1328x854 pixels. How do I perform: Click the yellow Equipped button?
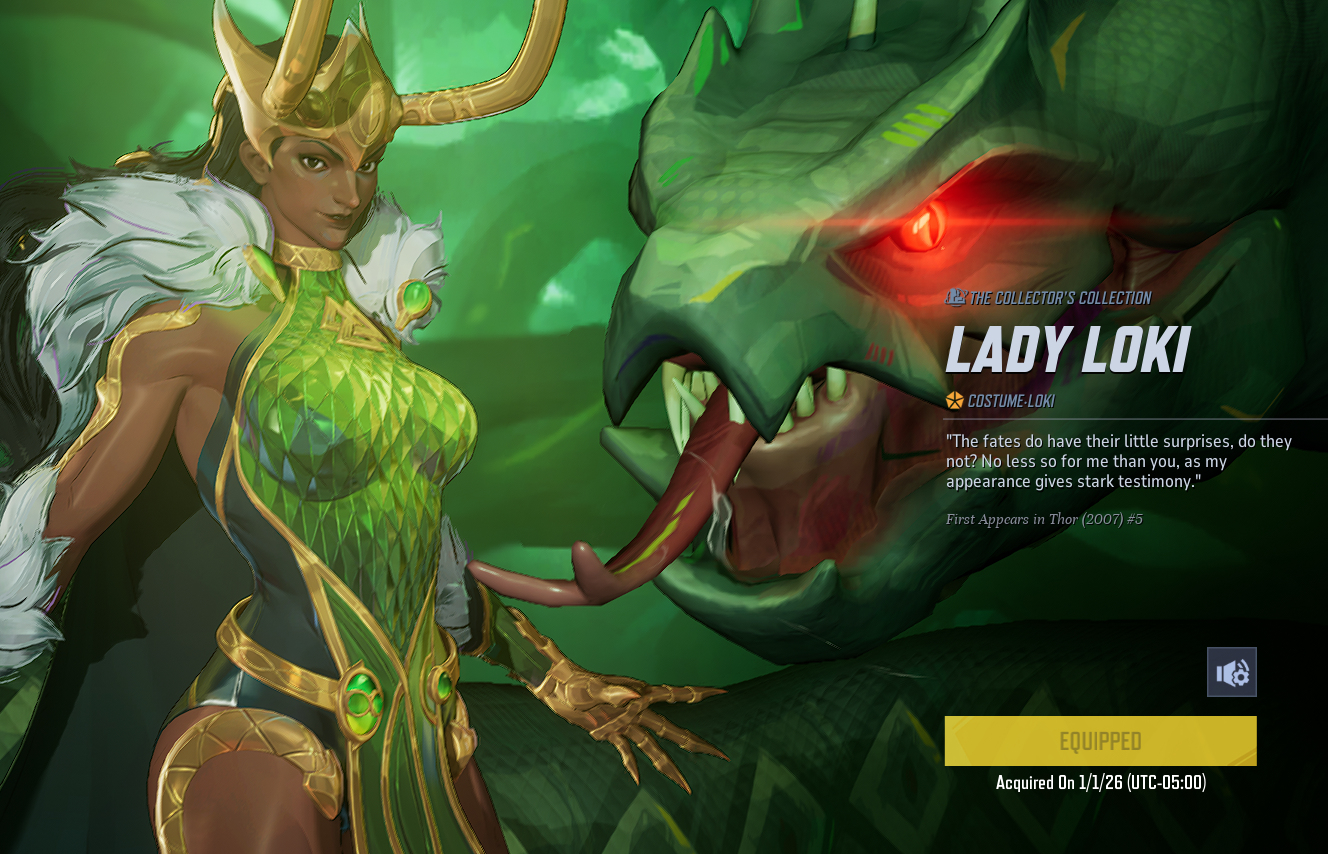(1100, 741)
